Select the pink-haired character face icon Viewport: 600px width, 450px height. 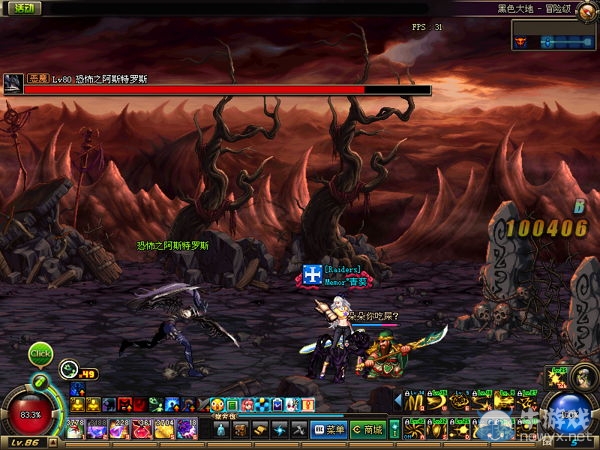pyautogui.click(x=247, y=405)
